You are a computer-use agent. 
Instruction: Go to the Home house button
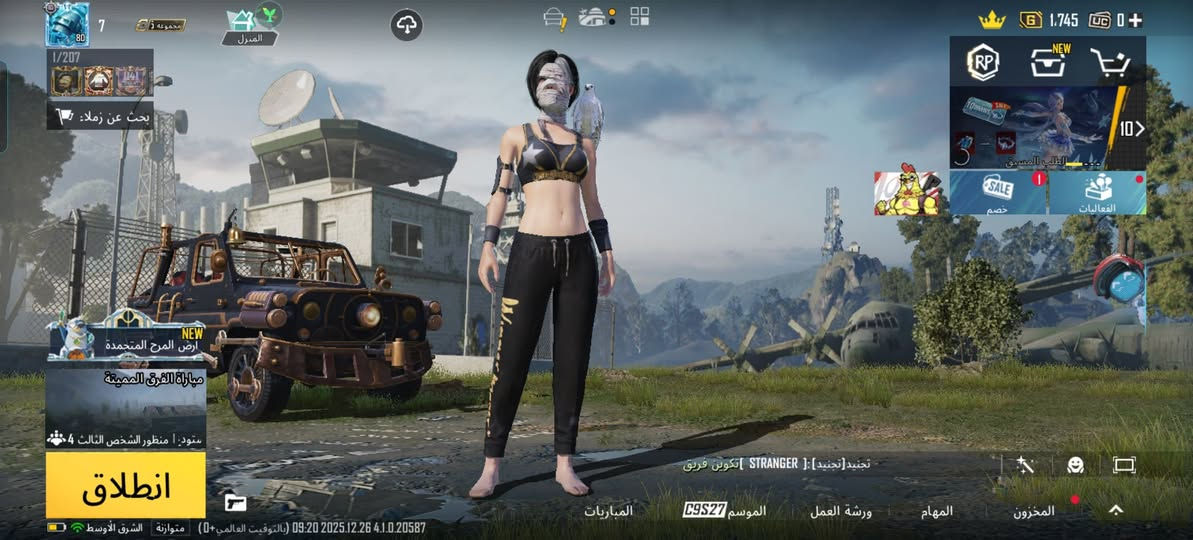tap(243, 23)
